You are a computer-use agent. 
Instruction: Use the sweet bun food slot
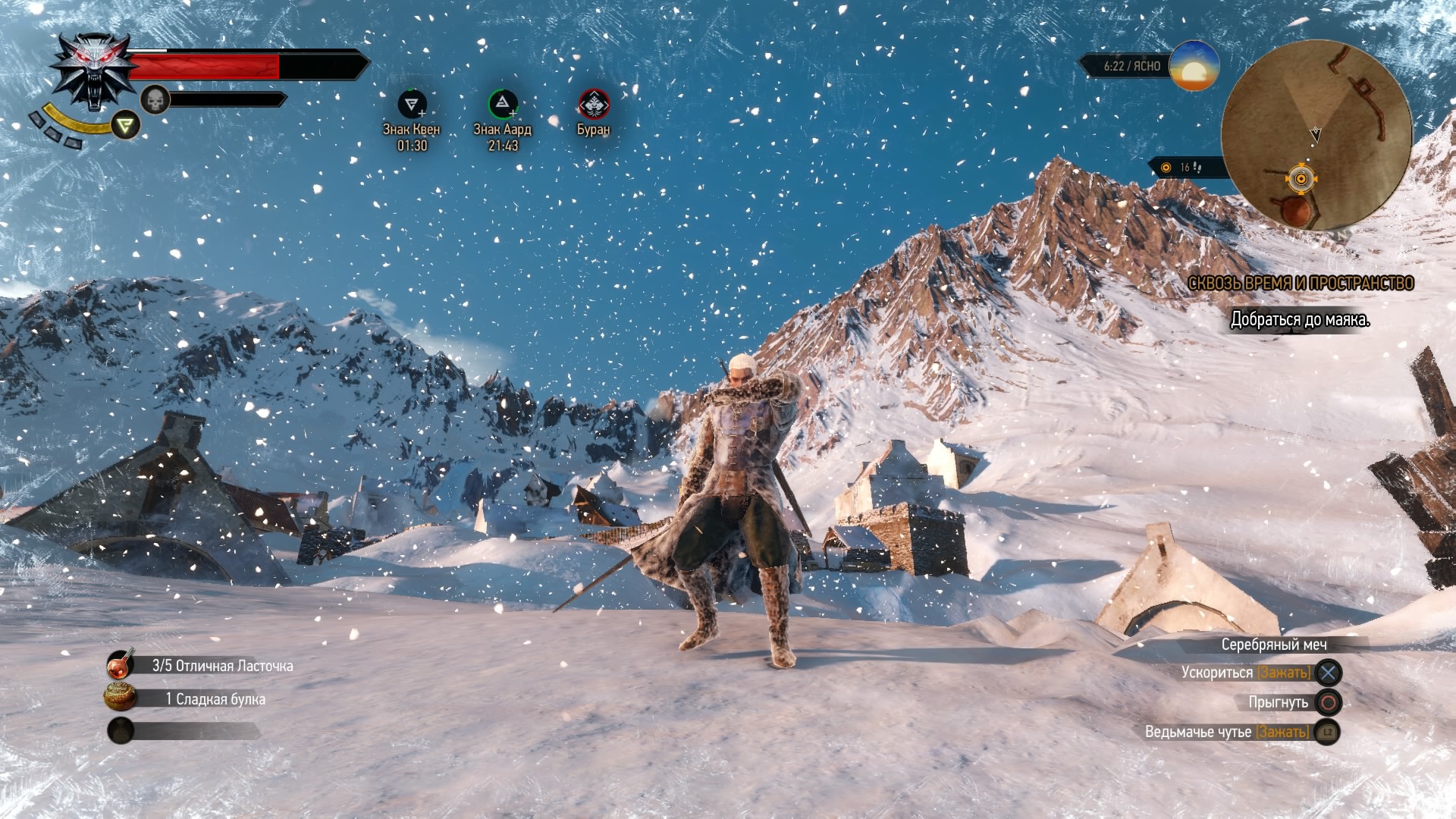click(121, 698)
